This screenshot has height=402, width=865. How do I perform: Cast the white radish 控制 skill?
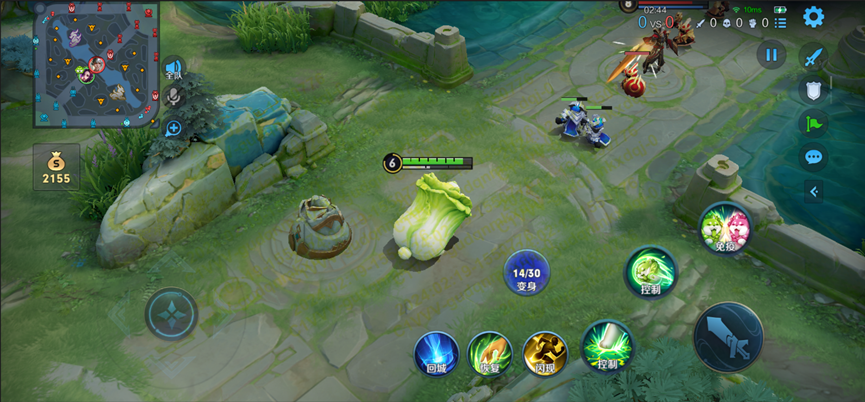pos(607,346)
